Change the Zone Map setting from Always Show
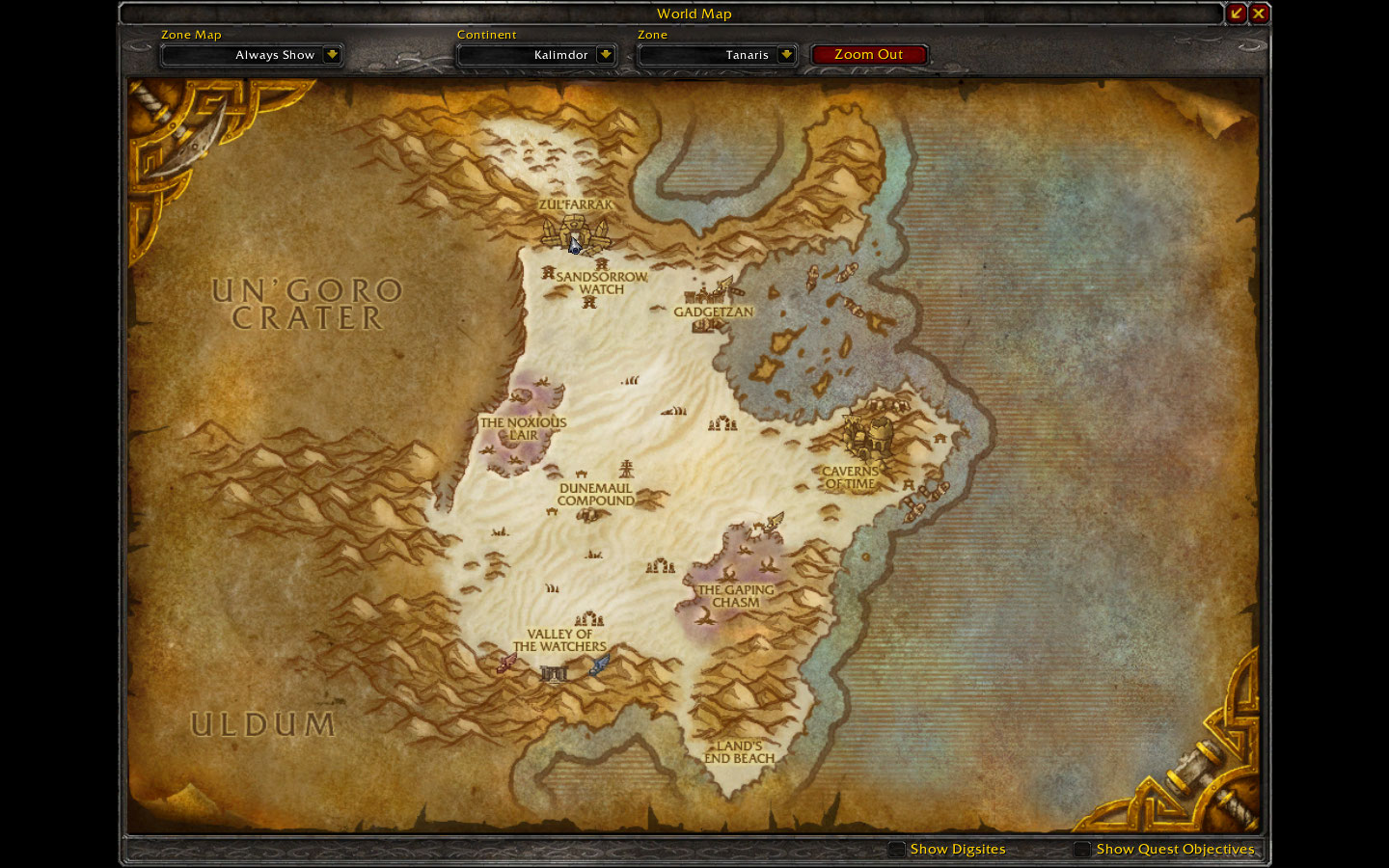 click(252, 55)
